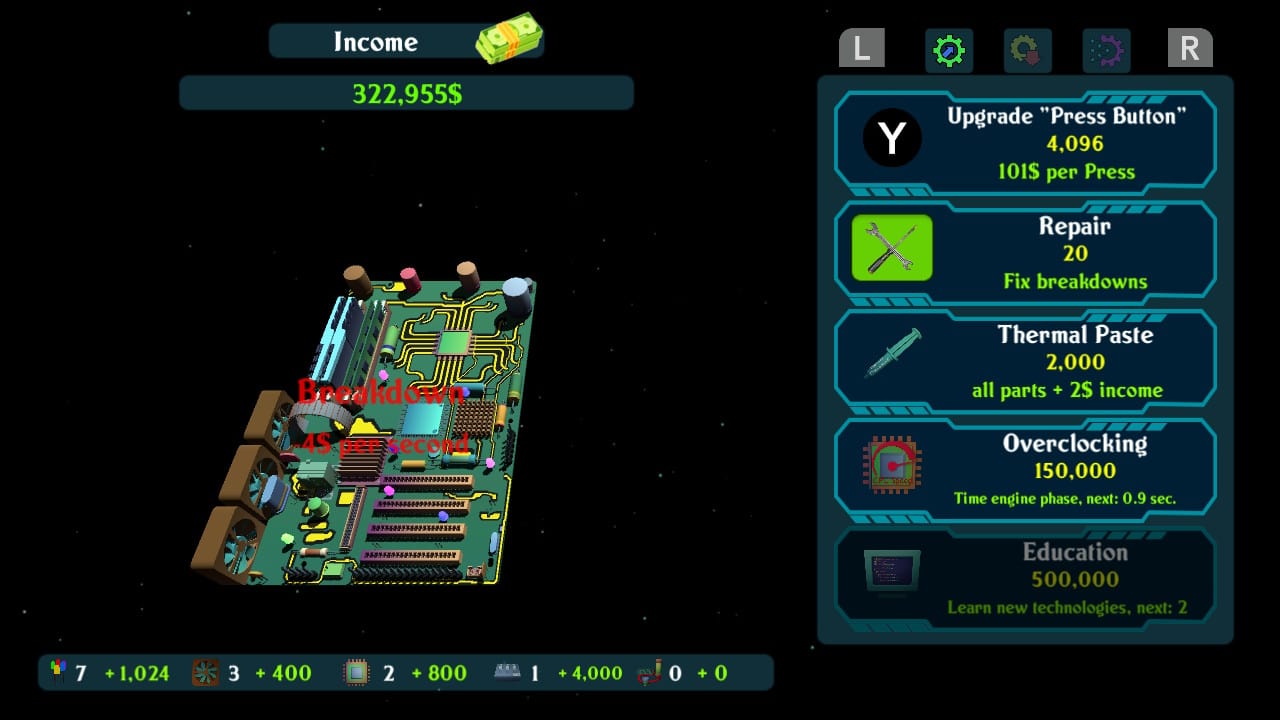Switch tabs with the R shoulder button
1280x720 pixels.
pyautogui.click(x=1190, y=48)
